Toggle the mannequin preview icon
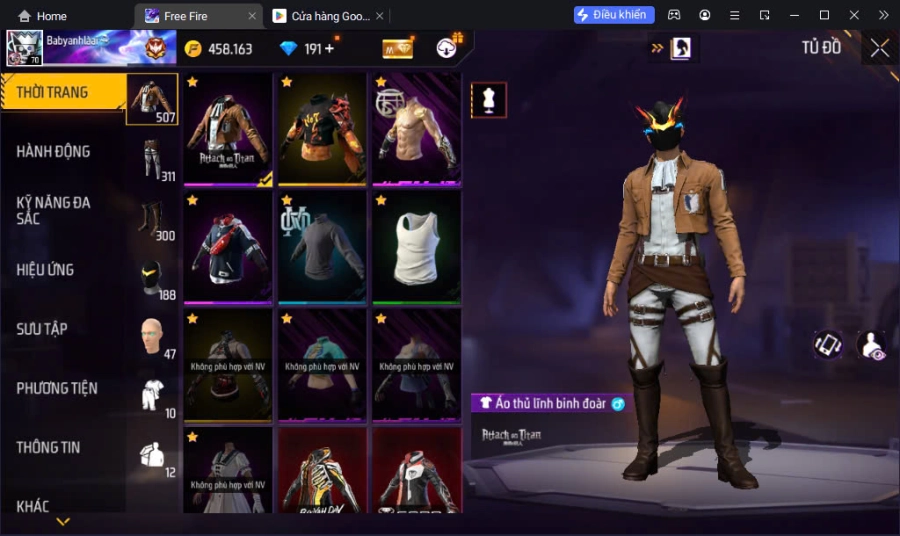Viewport: 900px width, 536px height. 489,100
